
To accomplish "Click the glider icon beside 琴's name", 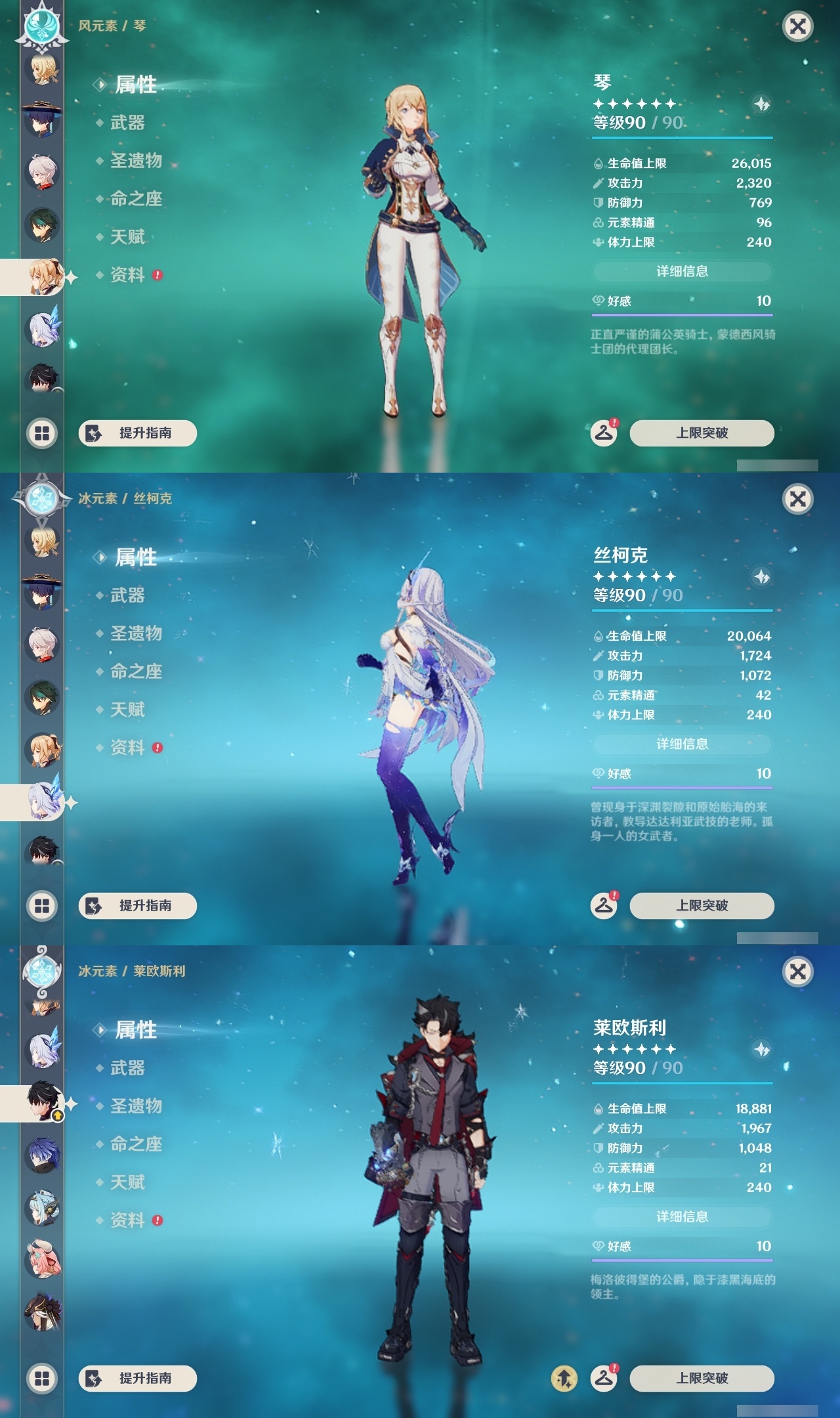I will click(x=761, y=102).
